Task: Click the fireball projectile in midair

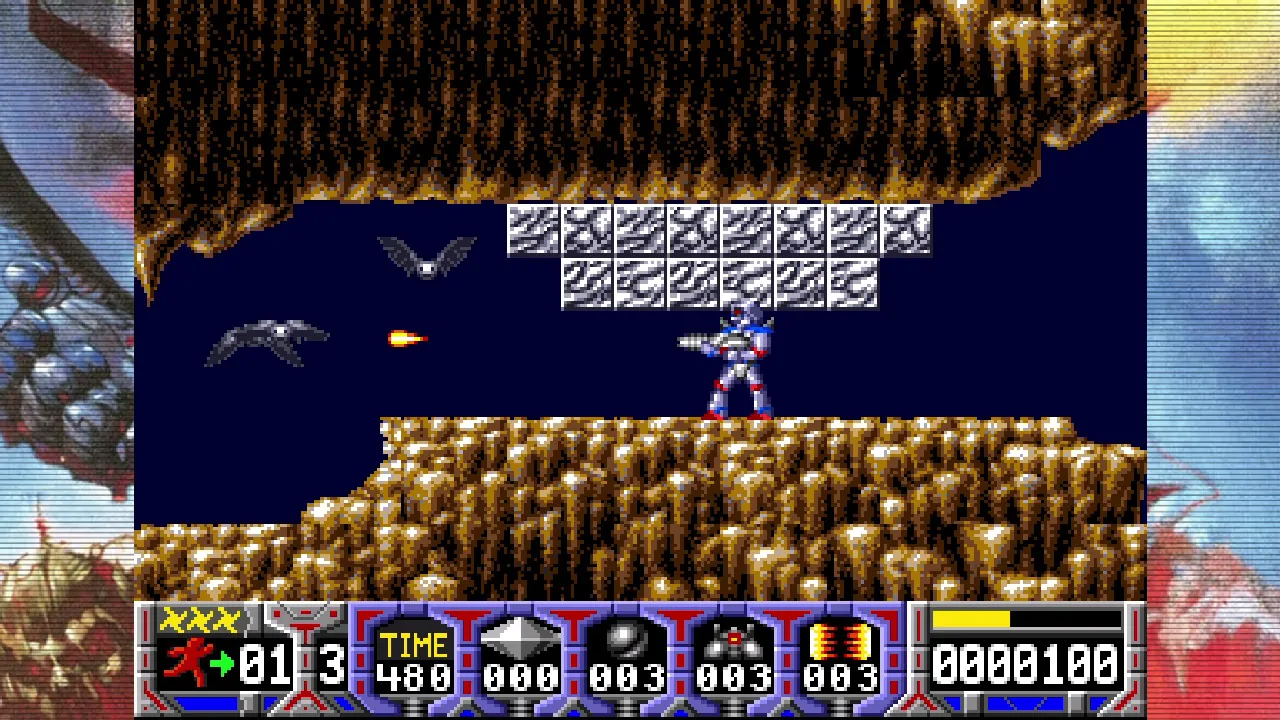Action: tap(404, 337)
